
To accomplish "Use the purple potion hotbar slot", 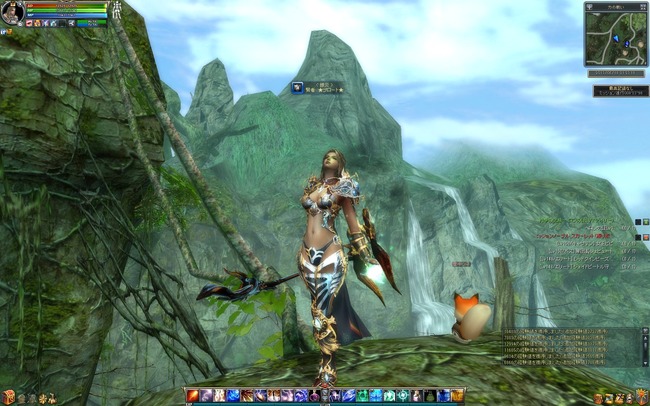I will pyautogui.click(x=313, y=397).
